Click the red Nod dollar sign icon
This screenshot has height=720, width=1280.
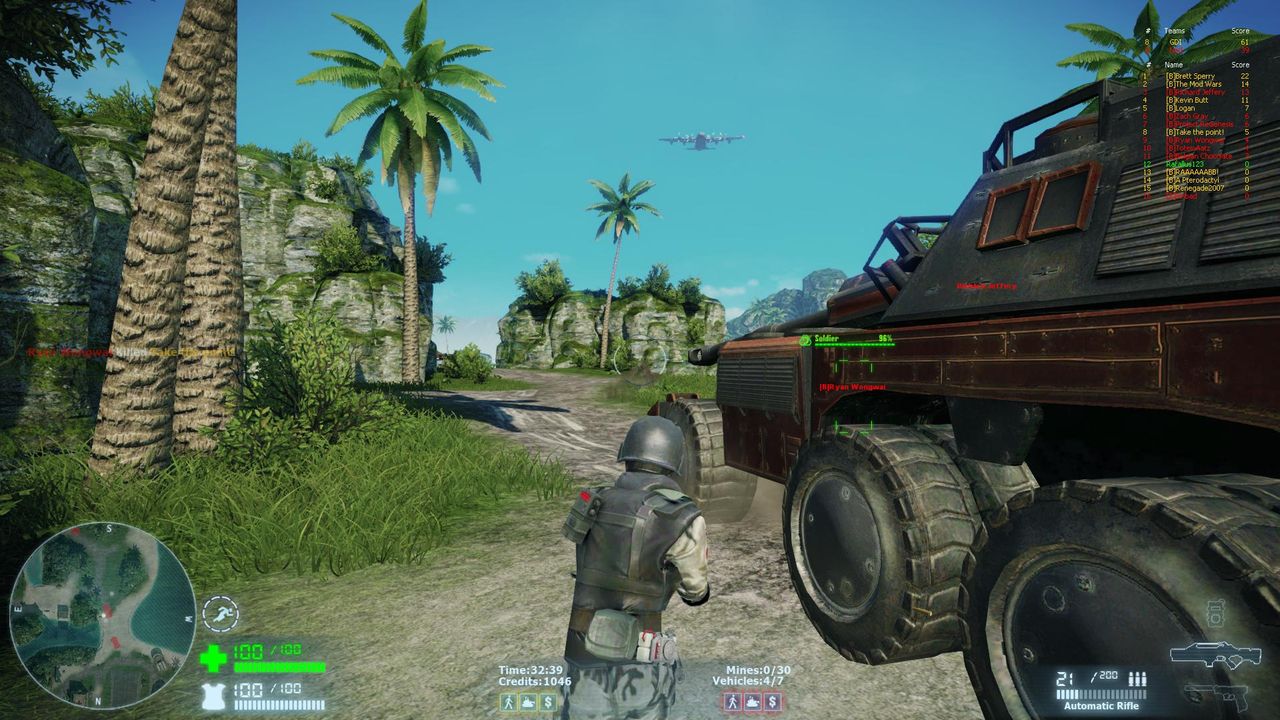(772, 702)
